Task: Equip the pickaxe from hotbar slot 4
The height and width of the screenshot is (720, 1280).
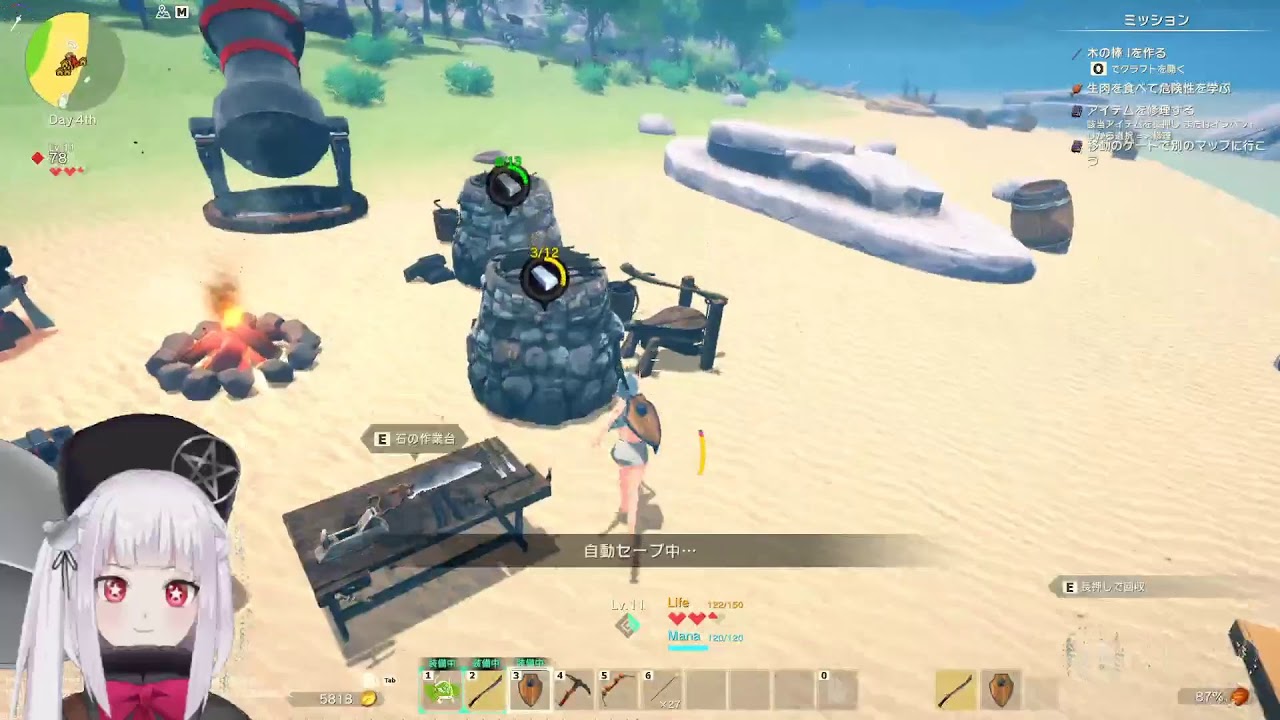Action: [574, 690]
